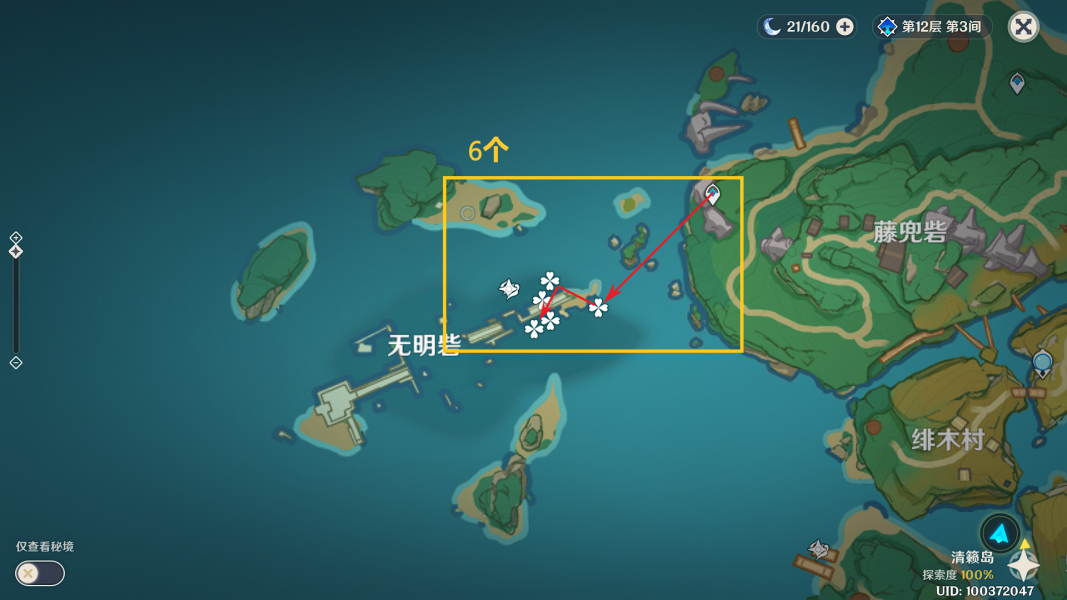Select the teleport waypoint inside the yellow box
1067x600 pixels.
click(x=712, y=193)
